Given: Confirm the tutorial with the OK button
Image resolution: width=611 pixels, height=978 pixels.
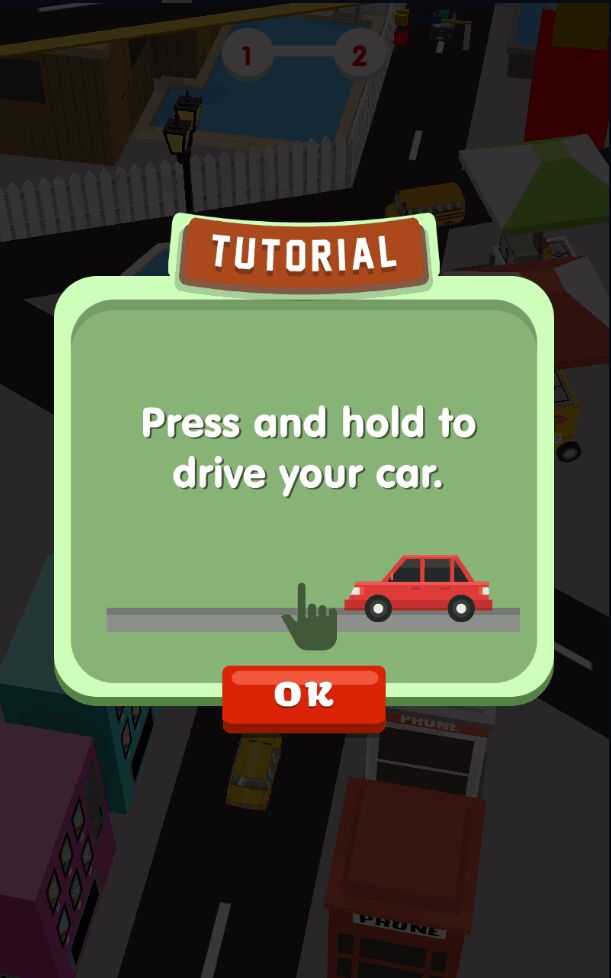Looking at the screenshot, I should [x=303, y=695].
